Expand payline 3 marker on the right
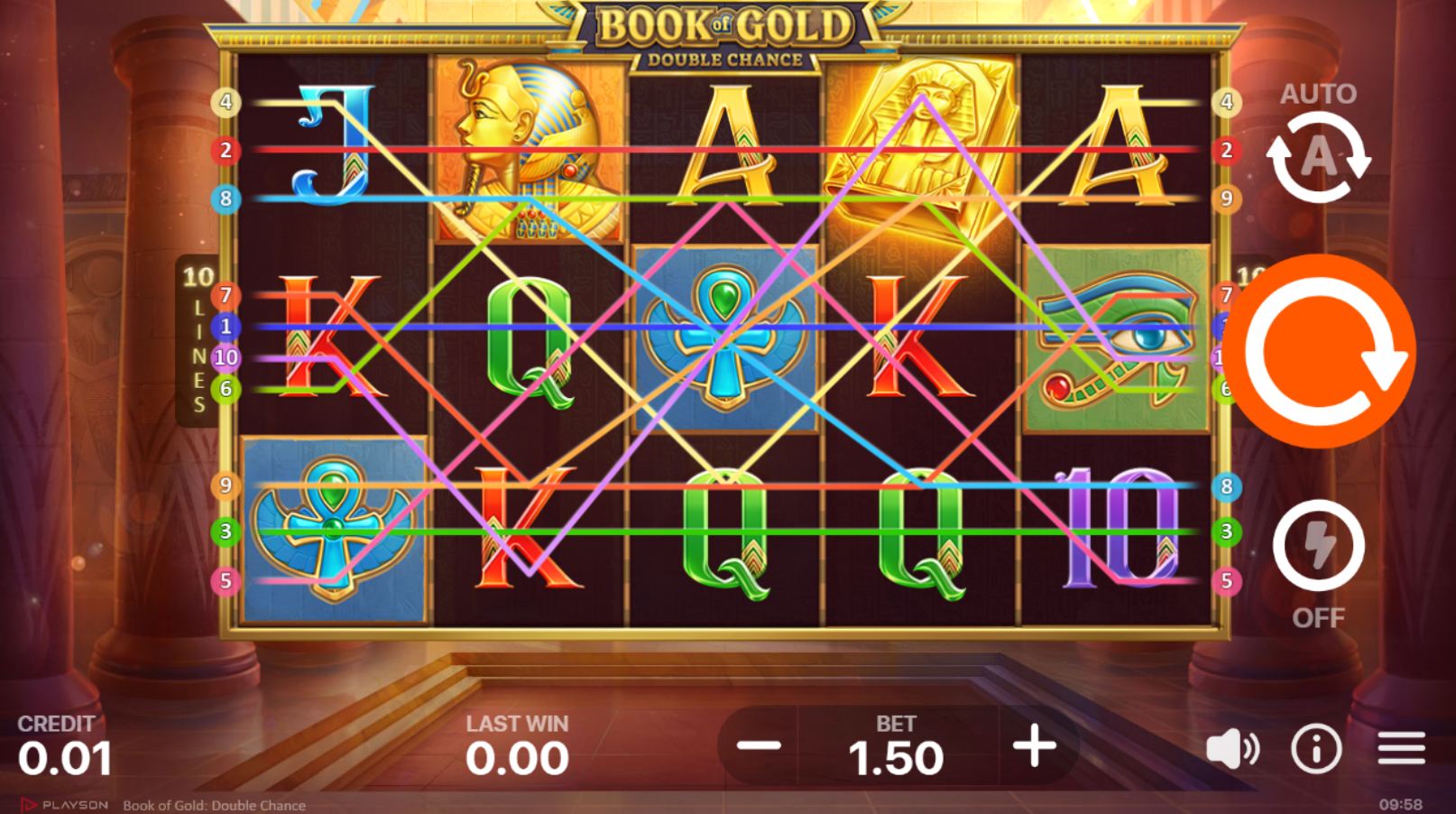The image size is (1456, 814). (1225, 532)
